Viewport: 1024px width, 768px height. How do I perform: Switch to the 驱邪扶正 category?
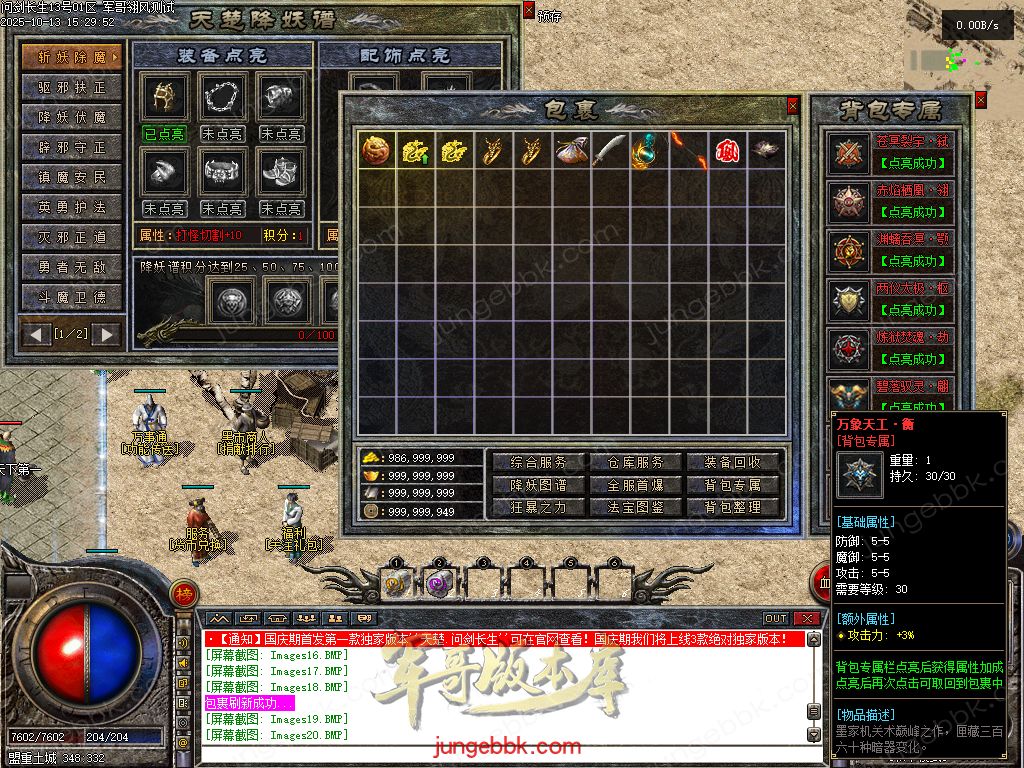[72, 88]
